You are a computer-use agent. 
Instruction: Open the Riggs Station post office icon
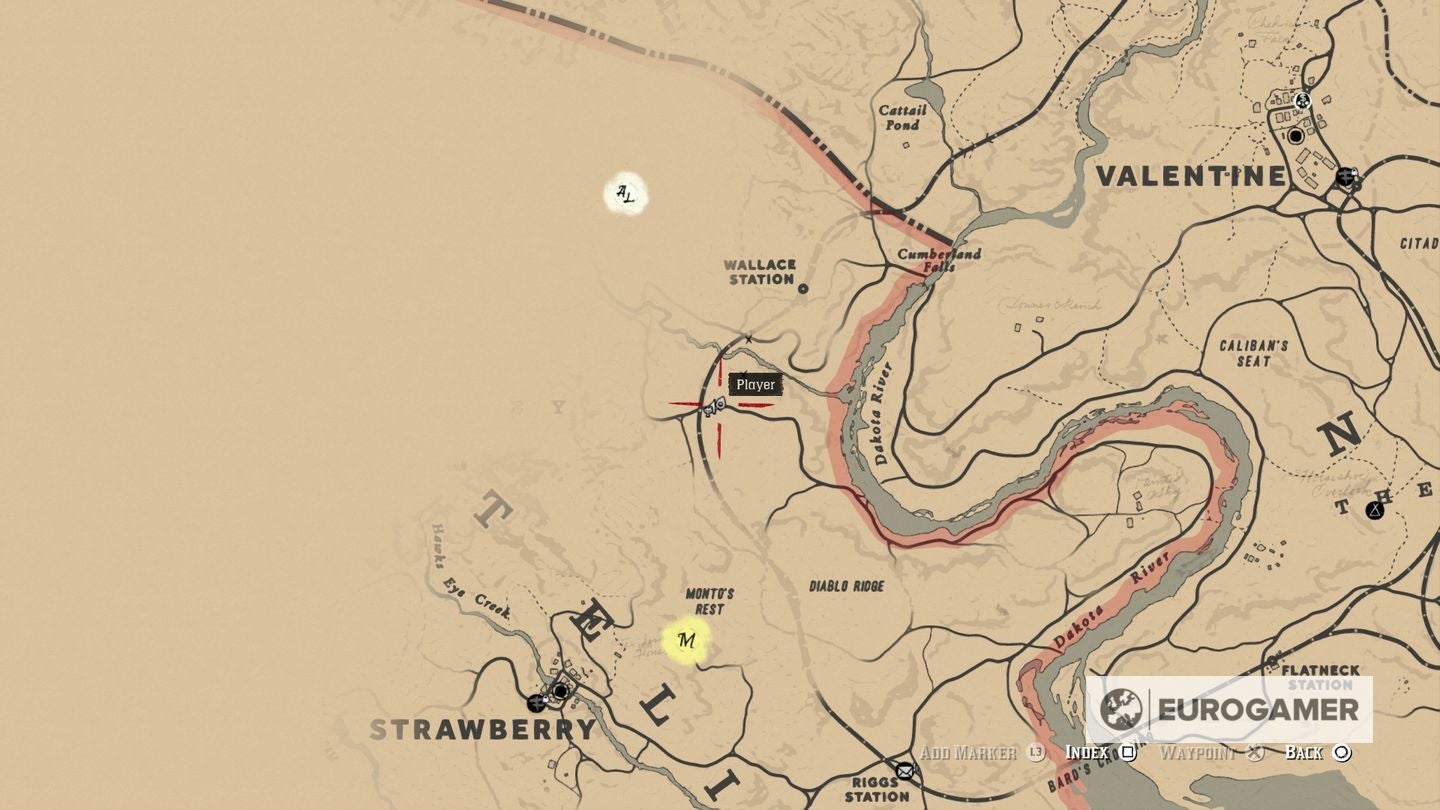point(906,771)
